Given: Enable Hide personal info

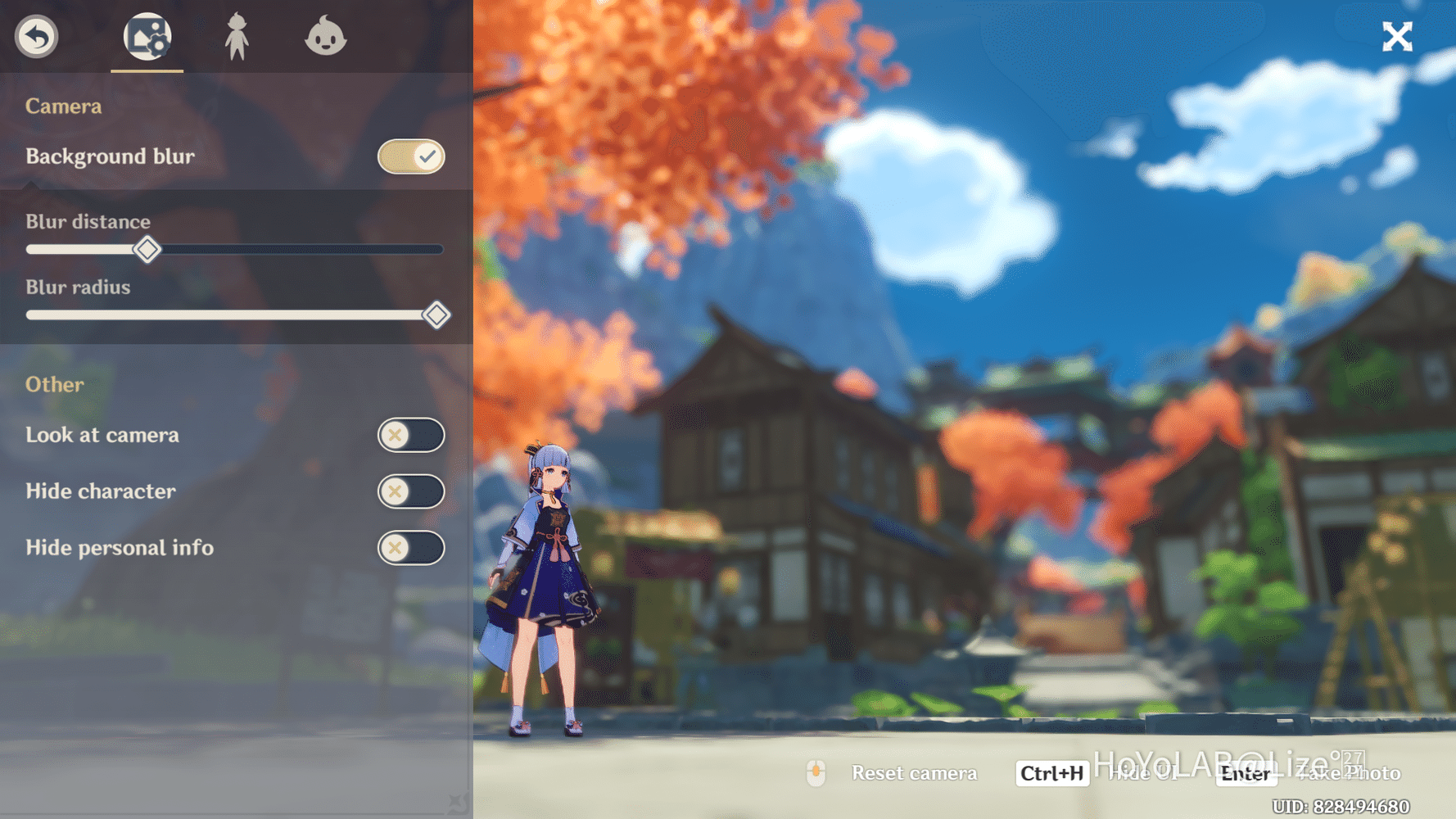Looking at the screenshot, I should click(x=411, y=547).
